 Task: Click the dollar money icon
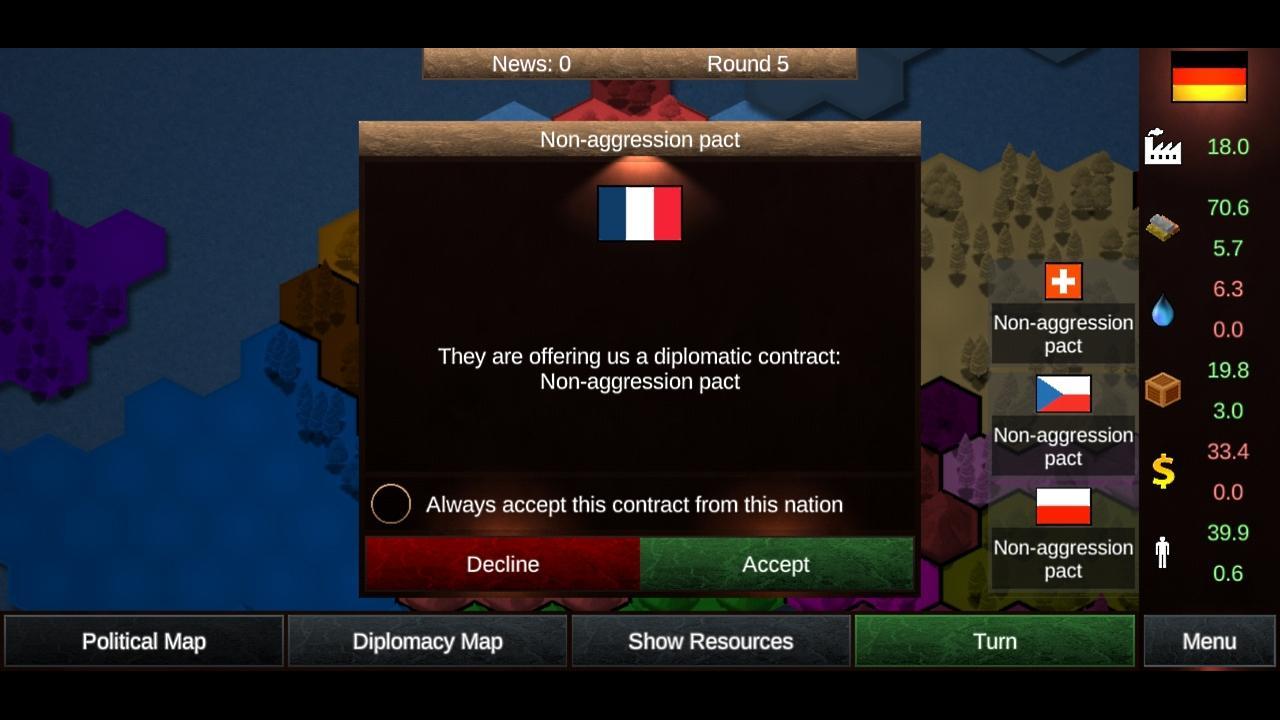[x=1161, y=472]
